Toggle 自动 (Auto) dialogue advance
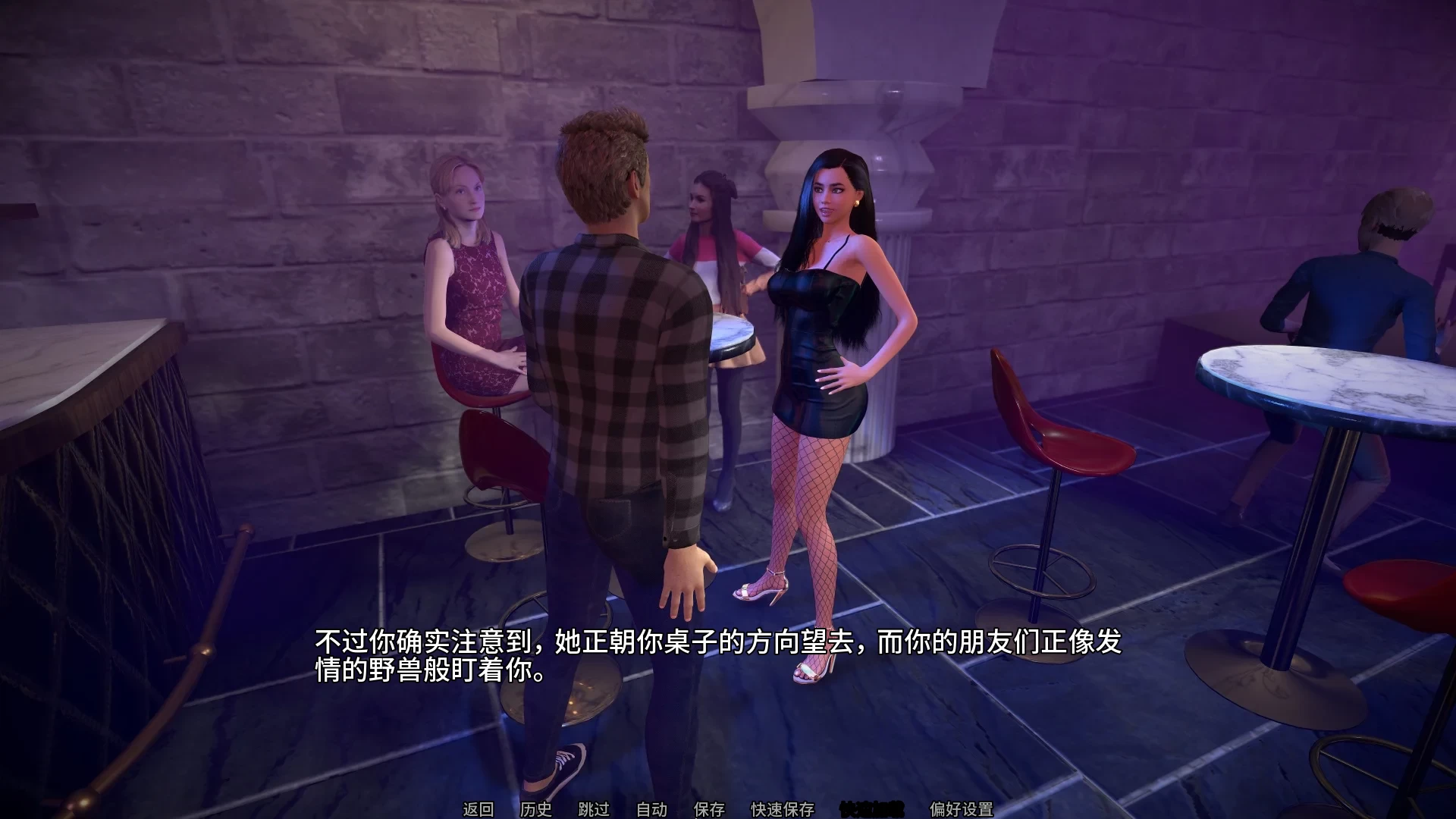1456x819 pixels. (651, 809)
